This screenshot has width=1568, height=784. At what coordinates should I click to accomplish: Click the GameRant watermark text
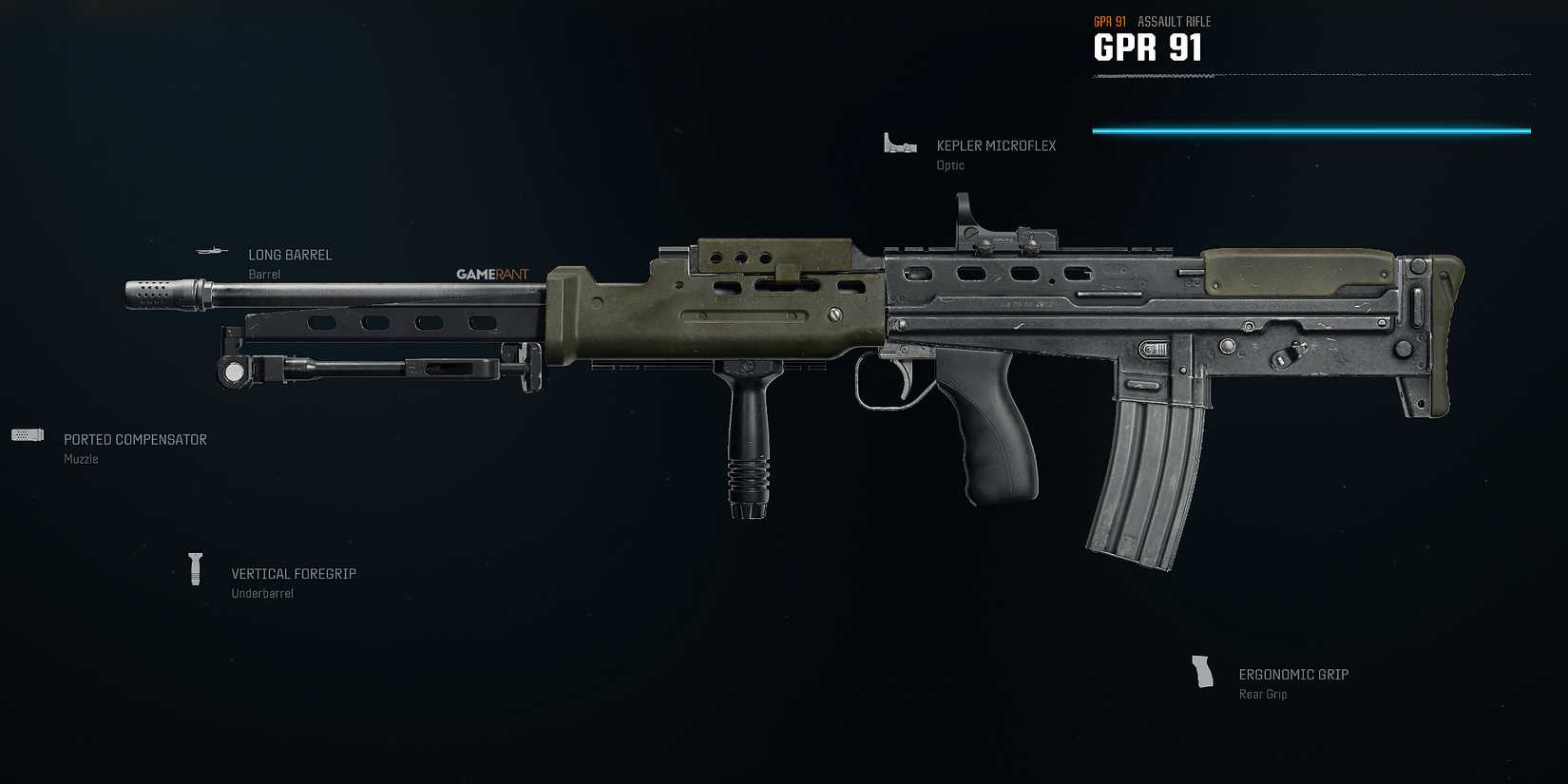click(493, 273)
